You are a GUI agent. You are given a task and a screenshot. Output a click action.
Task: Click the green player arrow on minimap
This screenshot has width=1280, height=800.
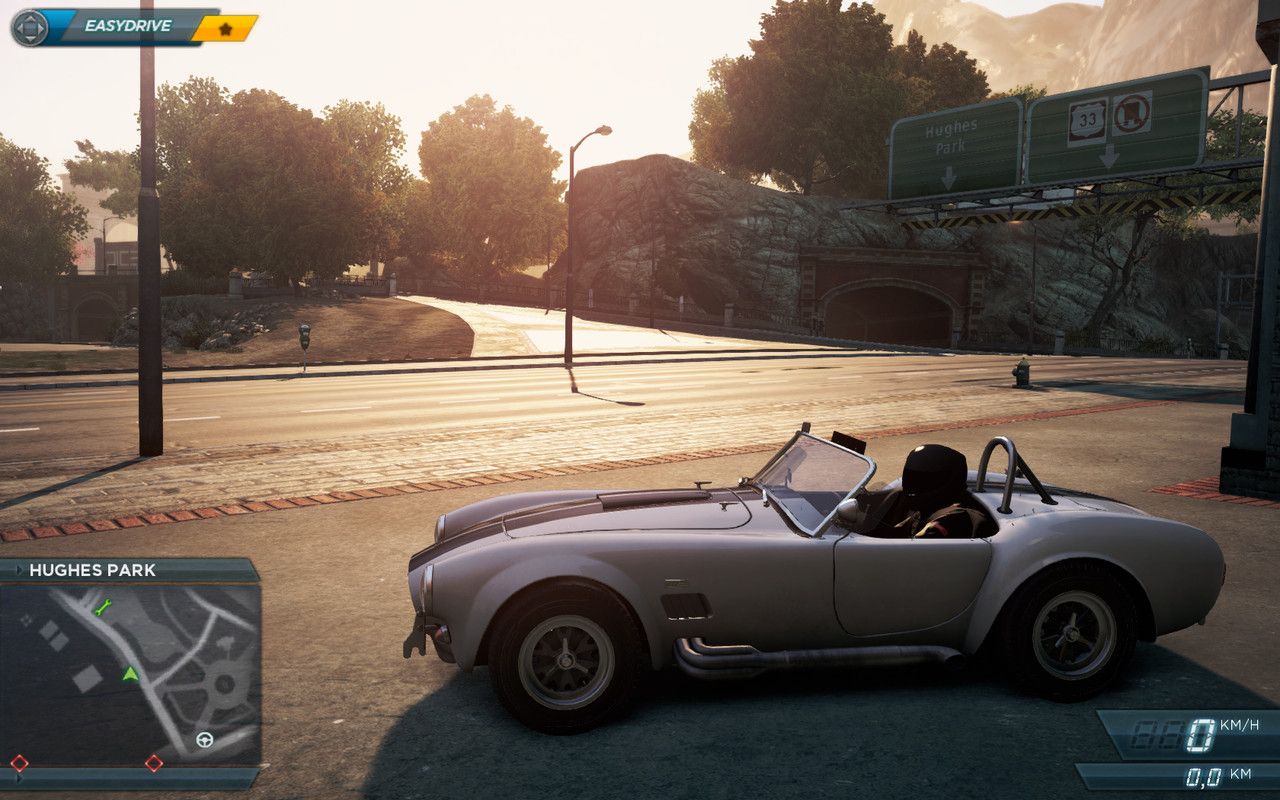(x=130, y=674)
